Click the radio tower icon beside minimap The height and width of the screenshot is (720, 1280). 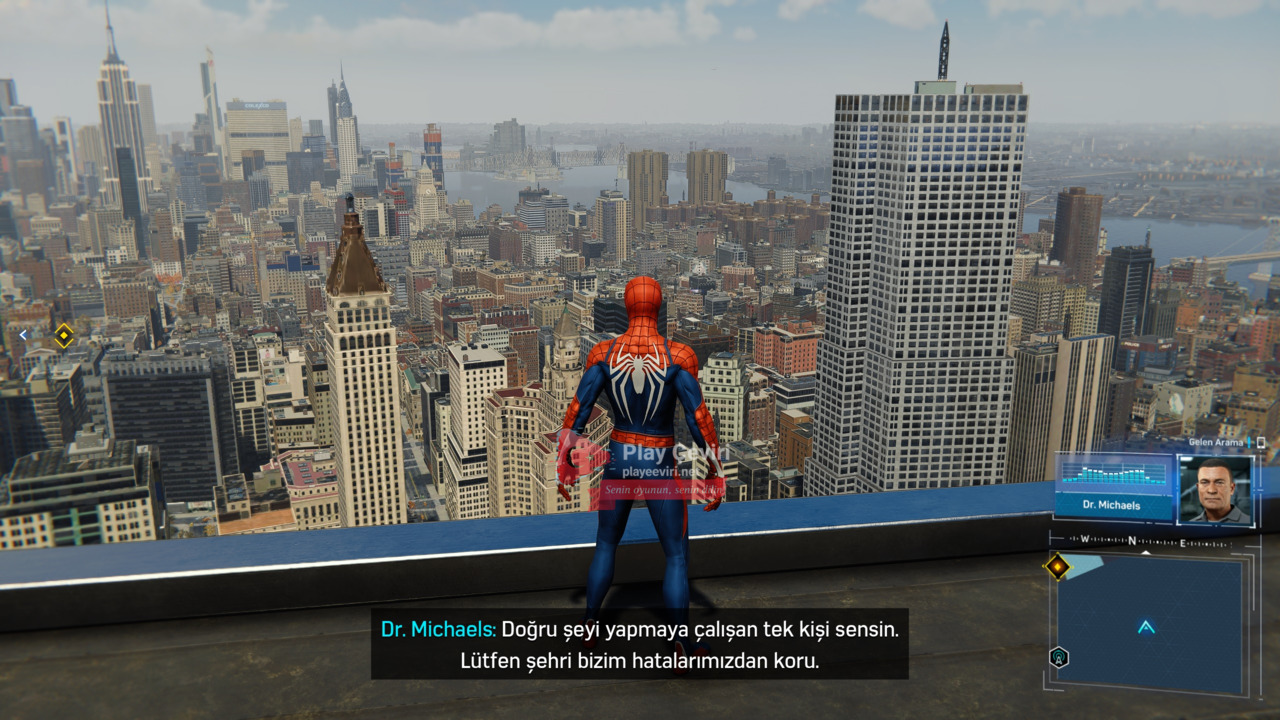1059,657
